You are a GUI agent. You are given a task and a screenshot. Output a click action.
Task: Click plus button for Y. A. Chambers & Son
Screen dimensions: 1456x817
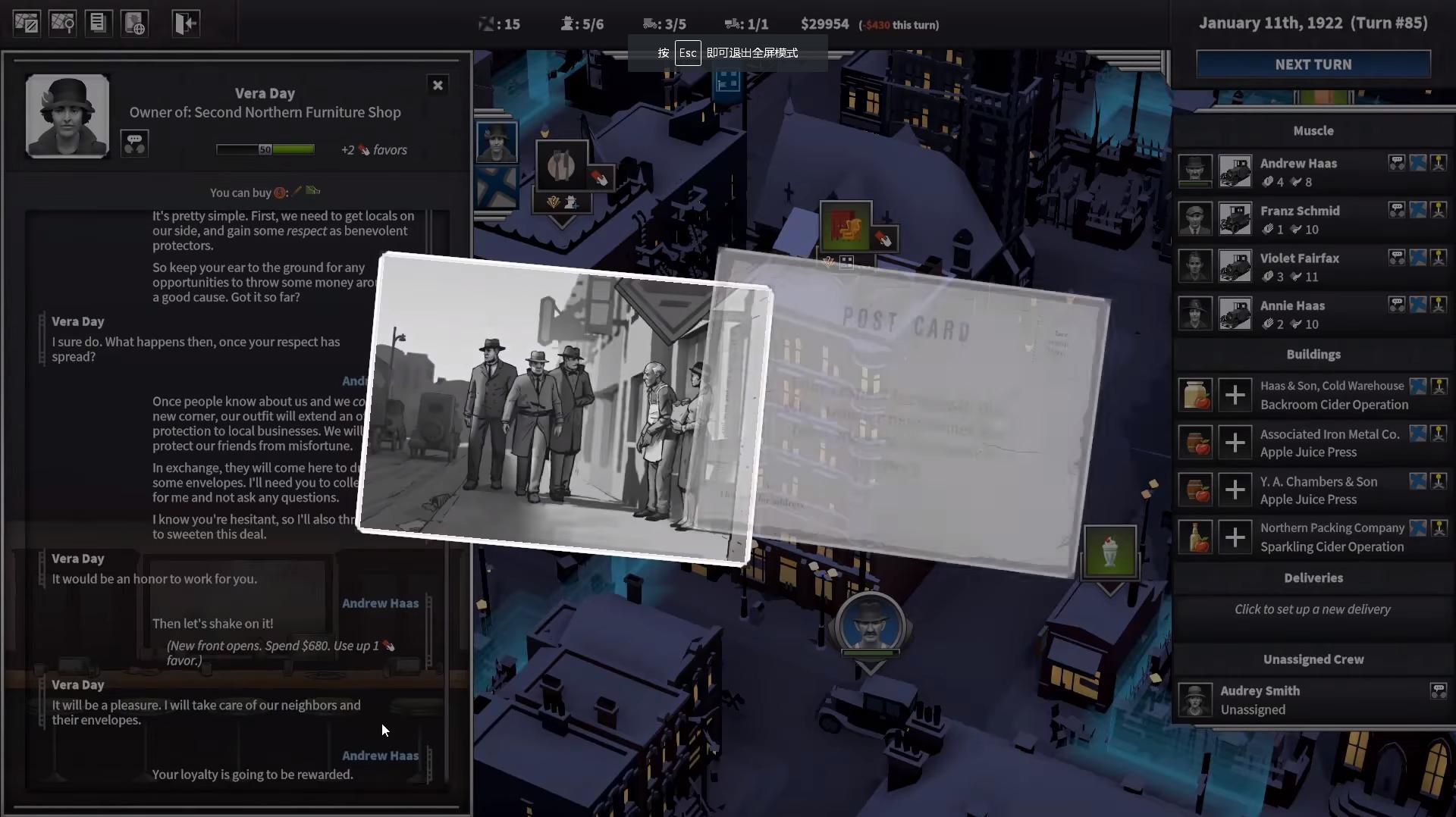[x=1235, y=490]
